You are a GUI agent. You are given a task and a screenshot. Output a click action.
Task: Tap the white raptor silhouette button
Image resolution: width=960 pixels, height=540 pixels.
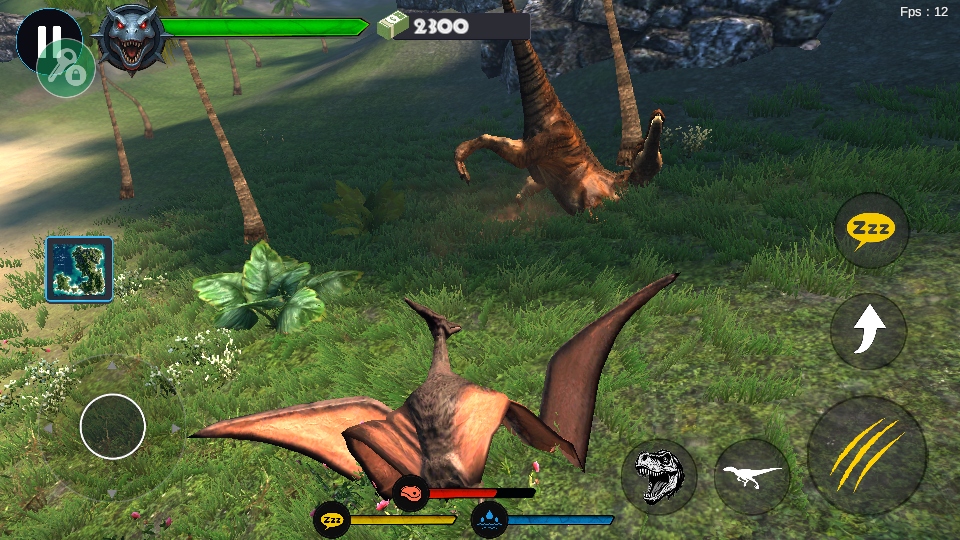(752, 477)
